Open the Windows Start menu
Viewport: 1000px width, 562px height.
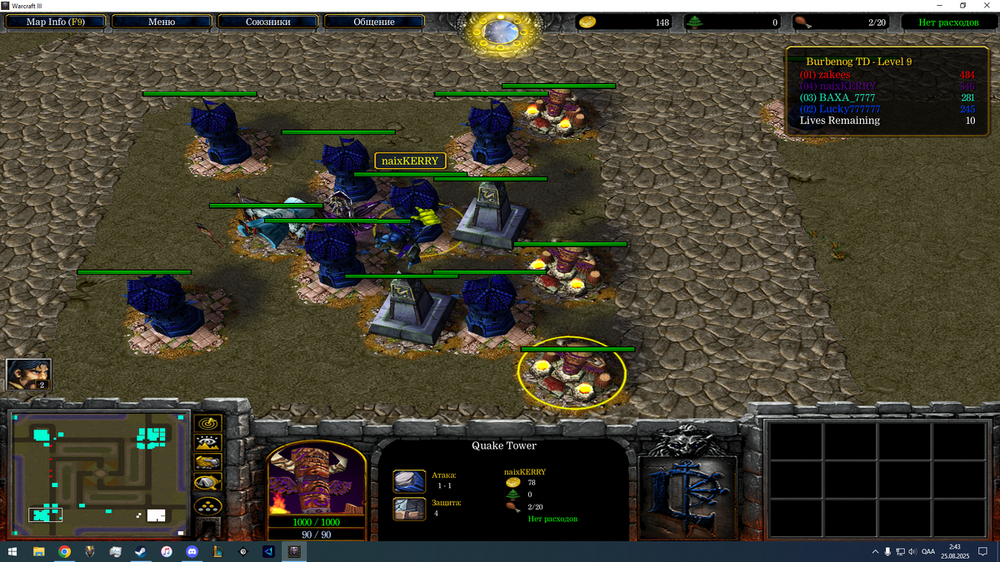pyautogui.click(x=13, y=551)
